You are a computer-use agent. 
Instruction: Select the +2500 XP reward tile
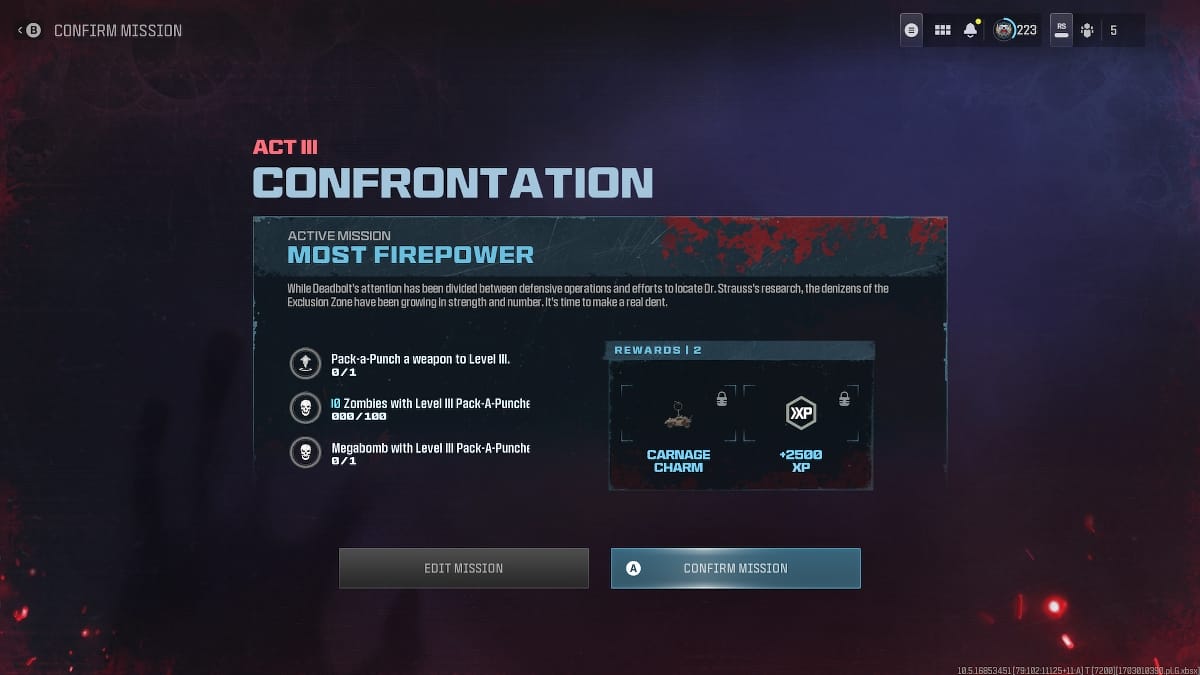coord(800,426)
